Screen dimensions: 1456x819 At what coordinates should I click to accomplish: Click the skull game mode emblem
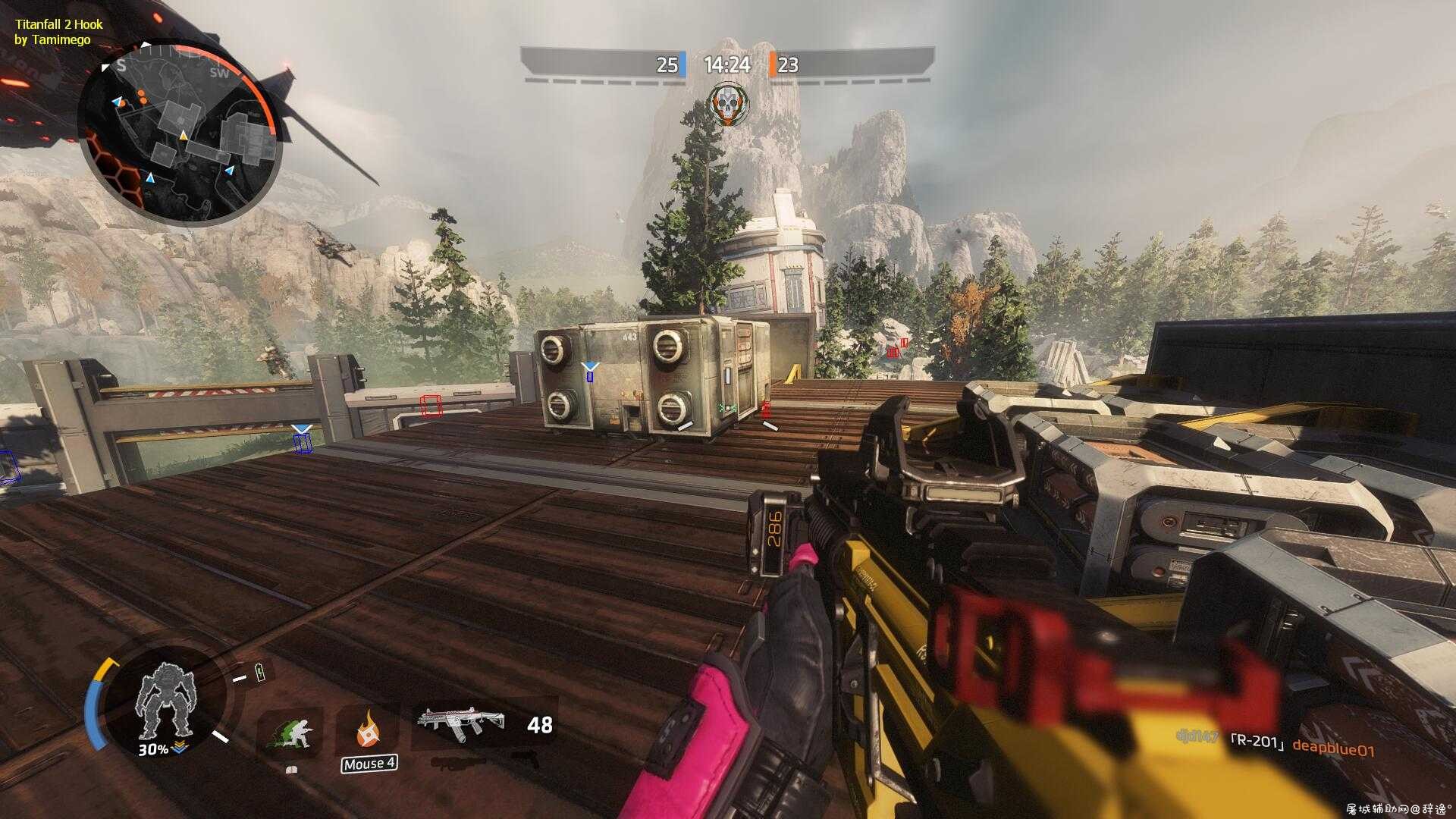pos(728,105)
